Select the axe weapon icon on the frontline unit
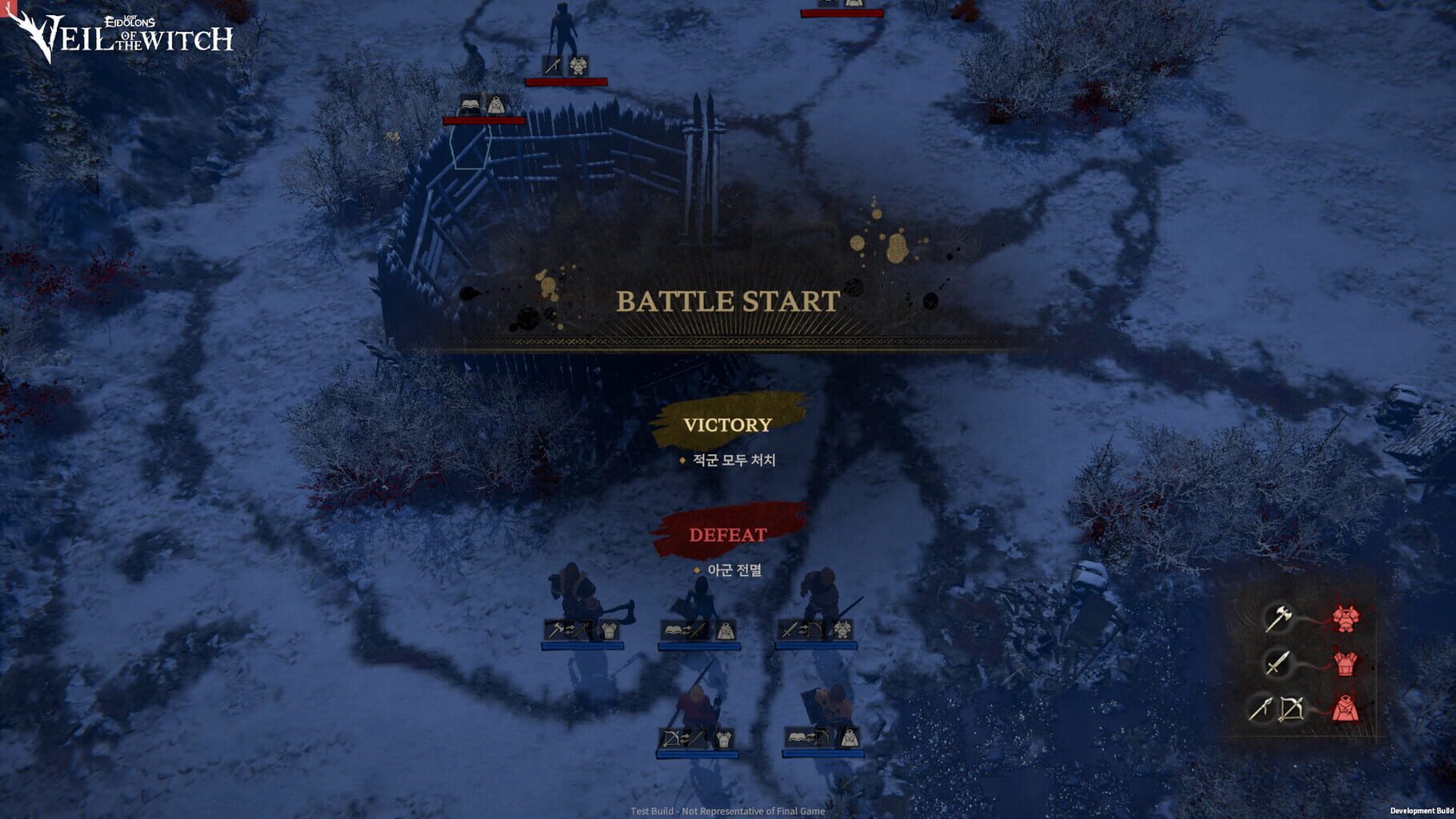This screenshot has height=819, width=1456. (556, 629)
